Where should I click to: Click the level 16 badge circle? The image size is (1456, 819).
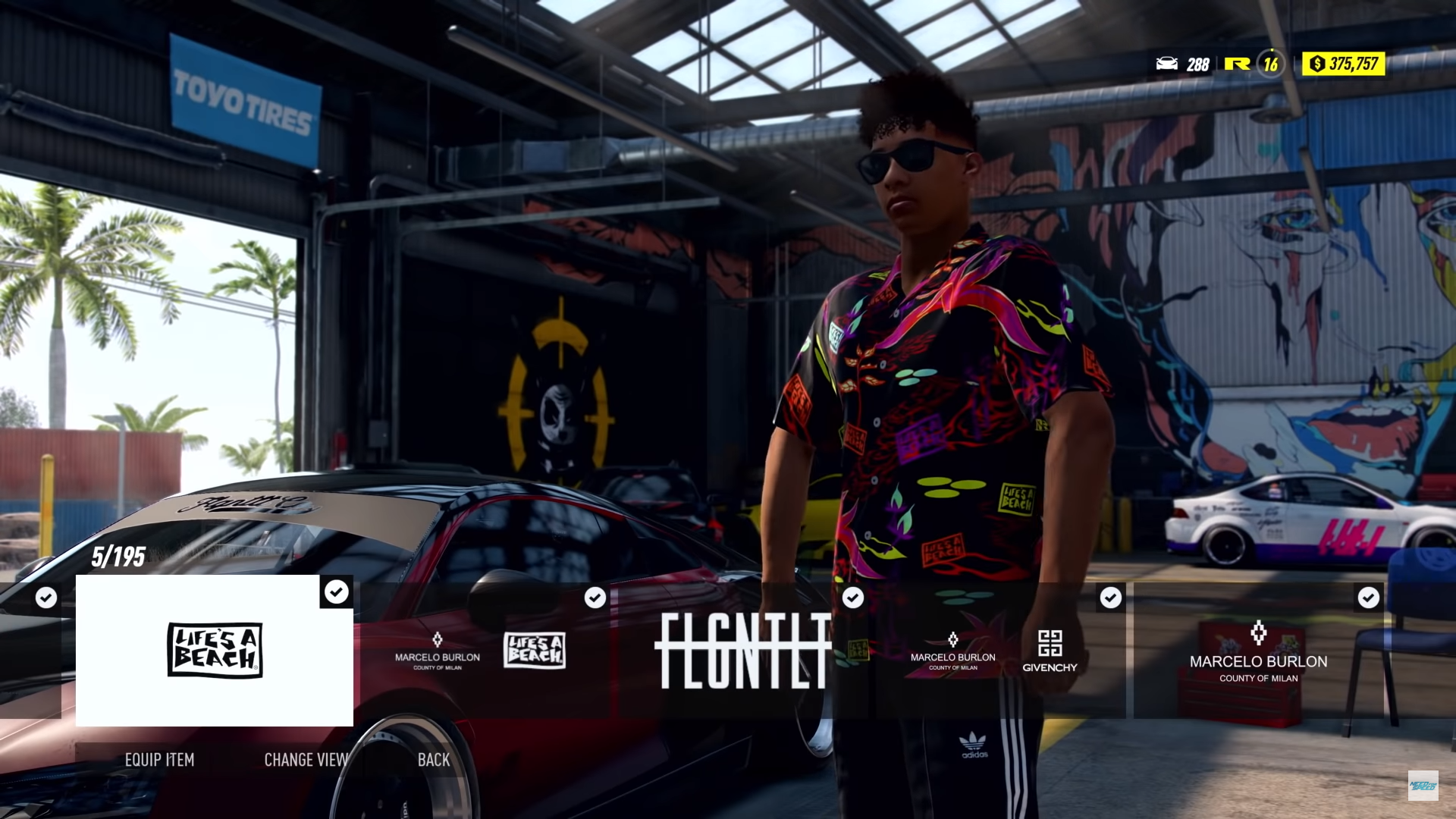pyautogui.click(x=1270, y=65)
